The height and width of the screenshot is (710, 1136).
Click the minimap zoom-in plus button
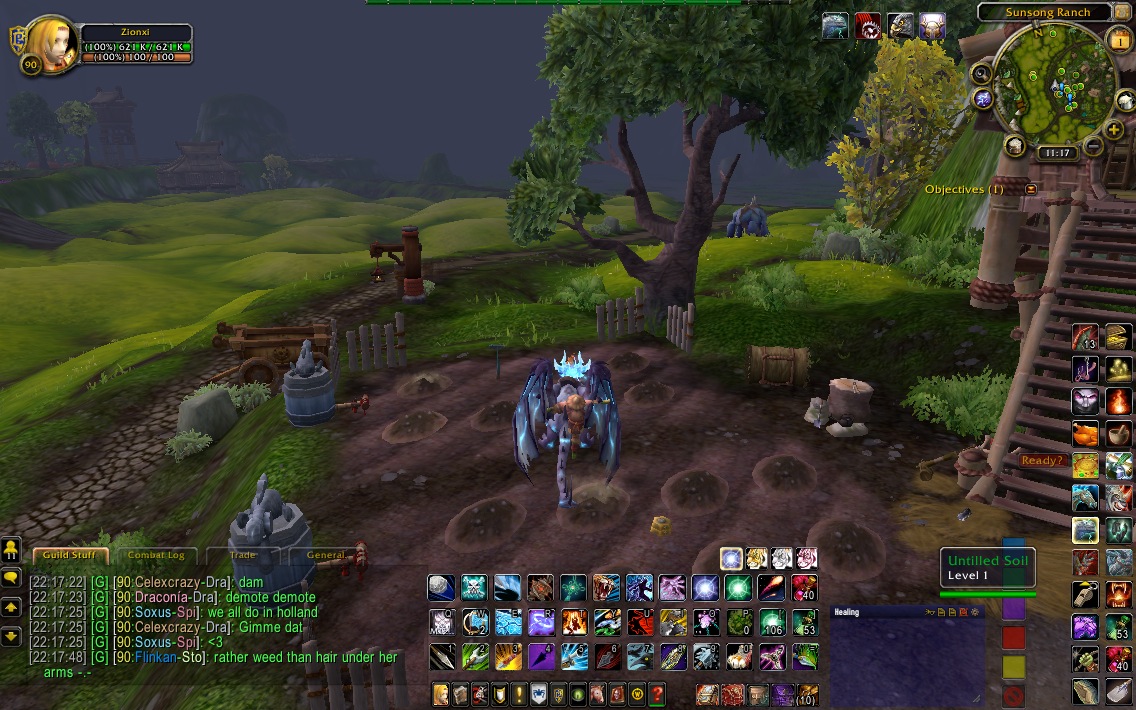click(1113, 130)
